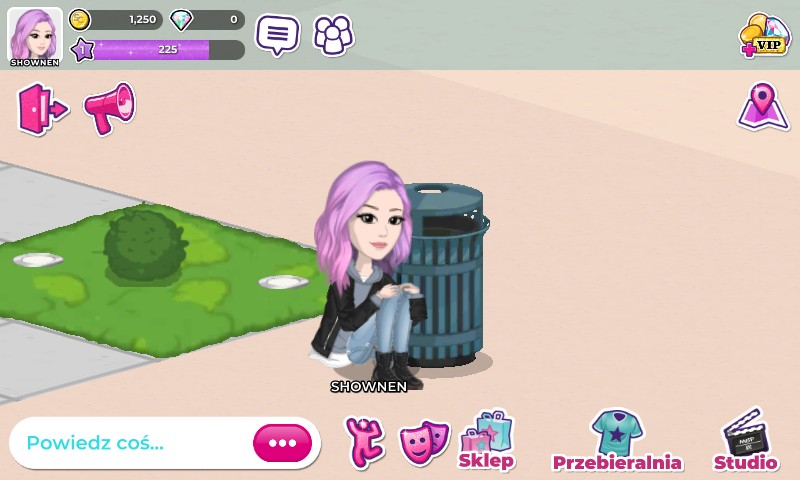Click the "Powiedz coś..." chat input field
The image size is (800, 480).
click(130, 443)
